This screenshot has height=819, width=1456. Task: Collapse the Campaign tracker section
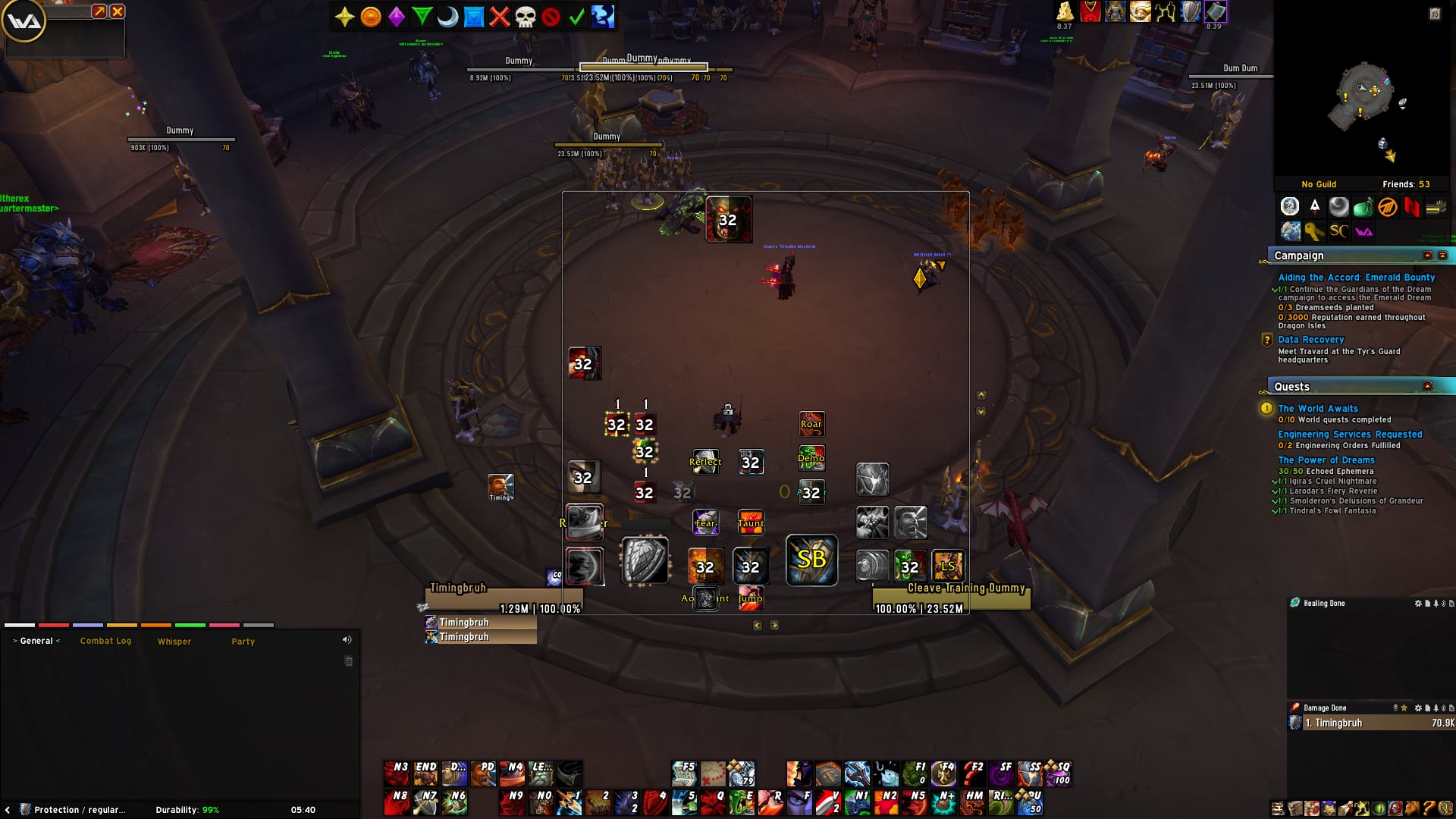[1427, 256]
